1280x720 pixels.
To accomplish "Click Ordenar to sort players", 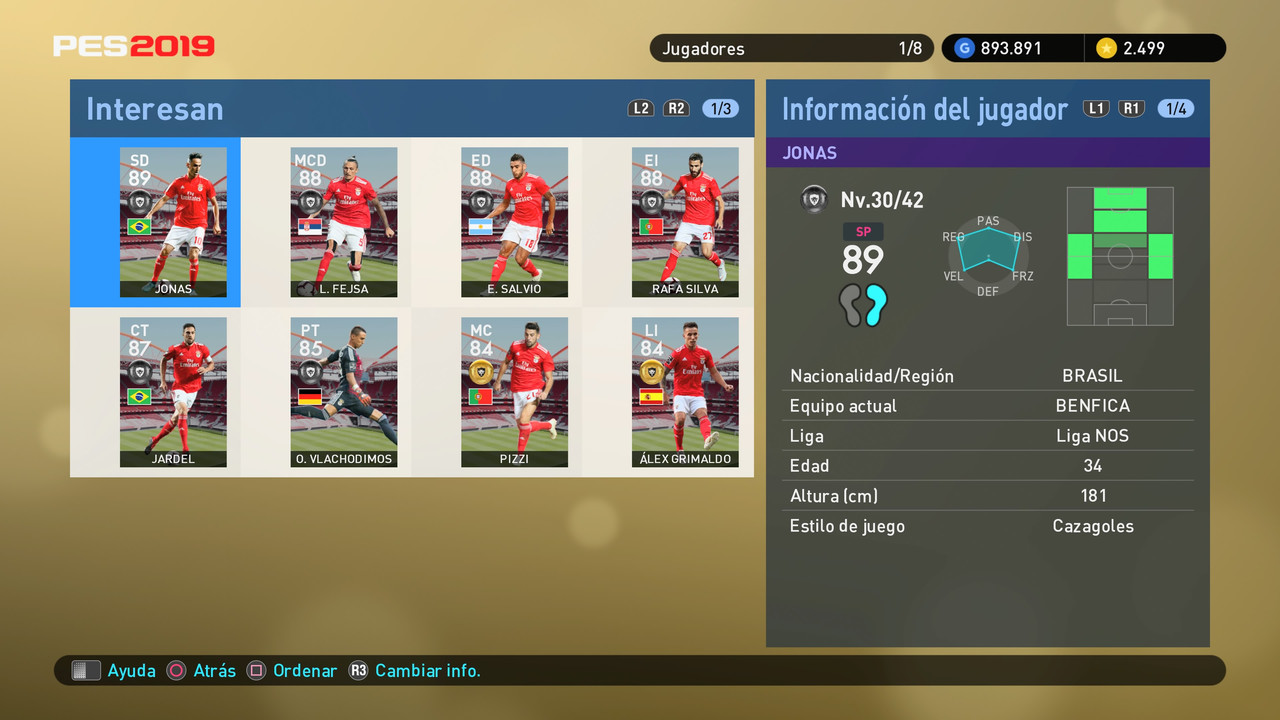I will click(x=305, y=671).
